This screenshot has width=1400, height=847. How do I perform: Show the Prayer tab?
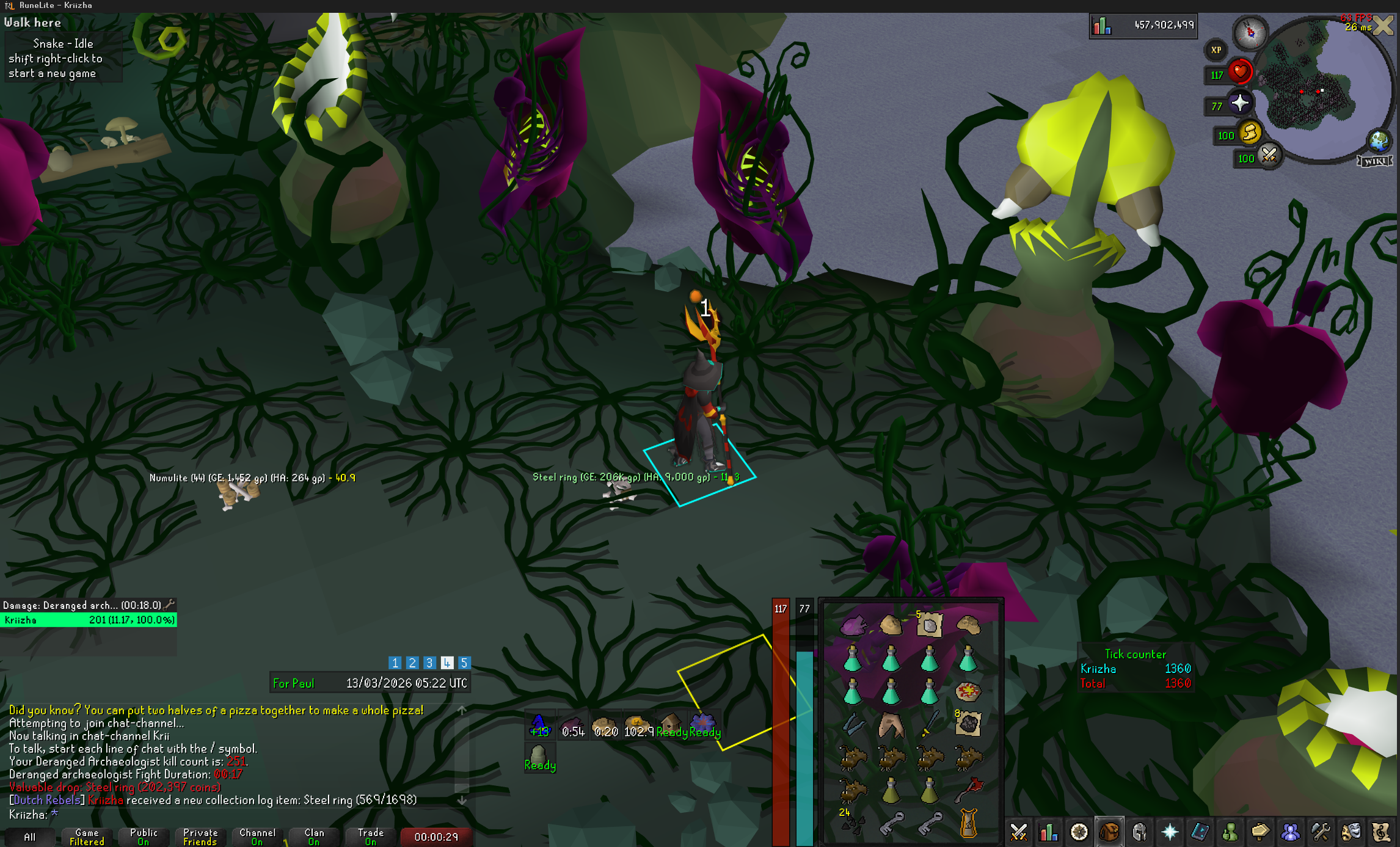pos(1170,832)
